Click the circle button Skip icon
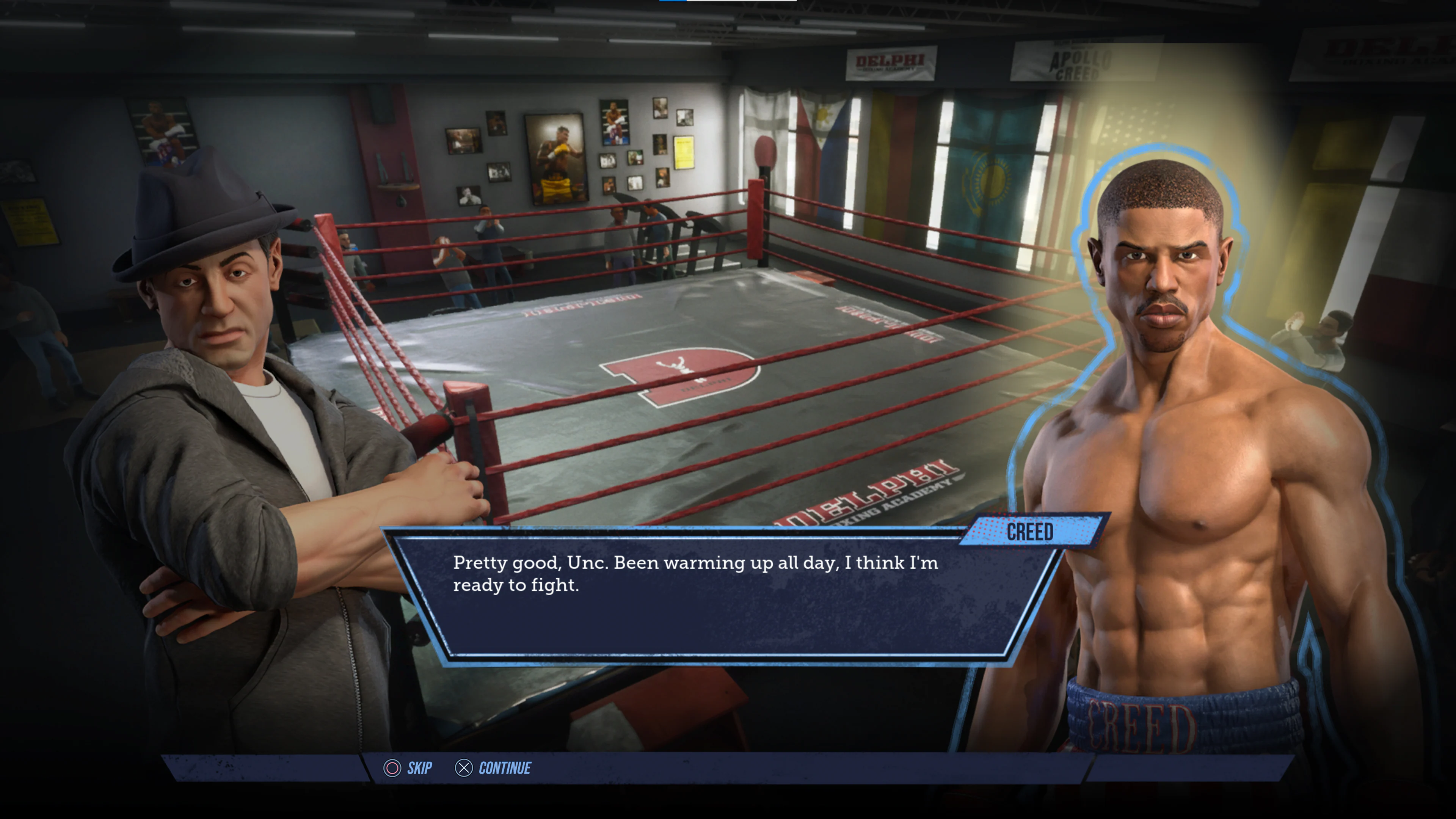 pos(391,768)
